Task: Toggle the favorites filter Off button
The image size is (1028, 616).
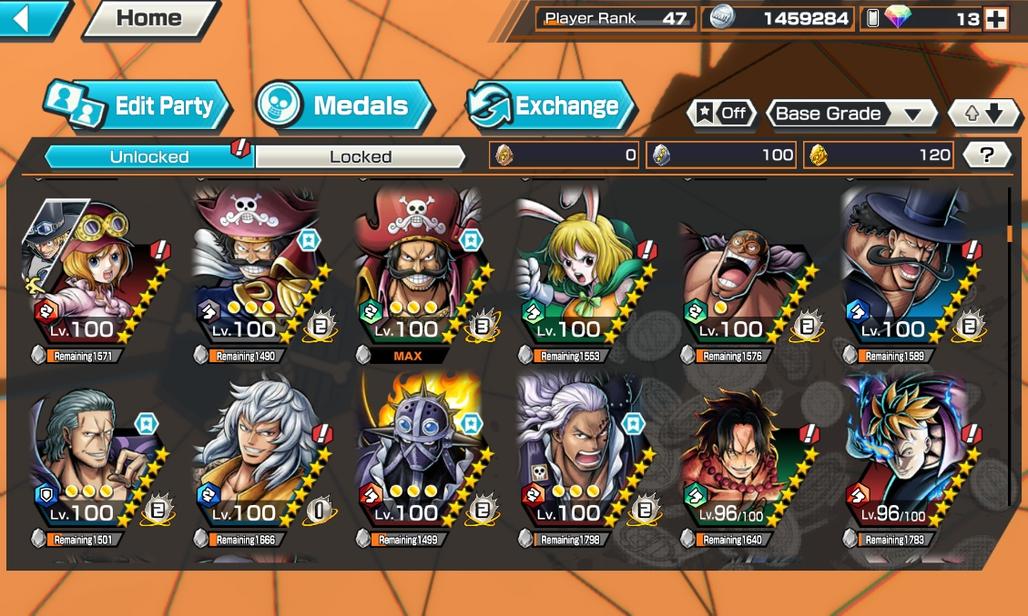Action: click(x=721, y=113)
